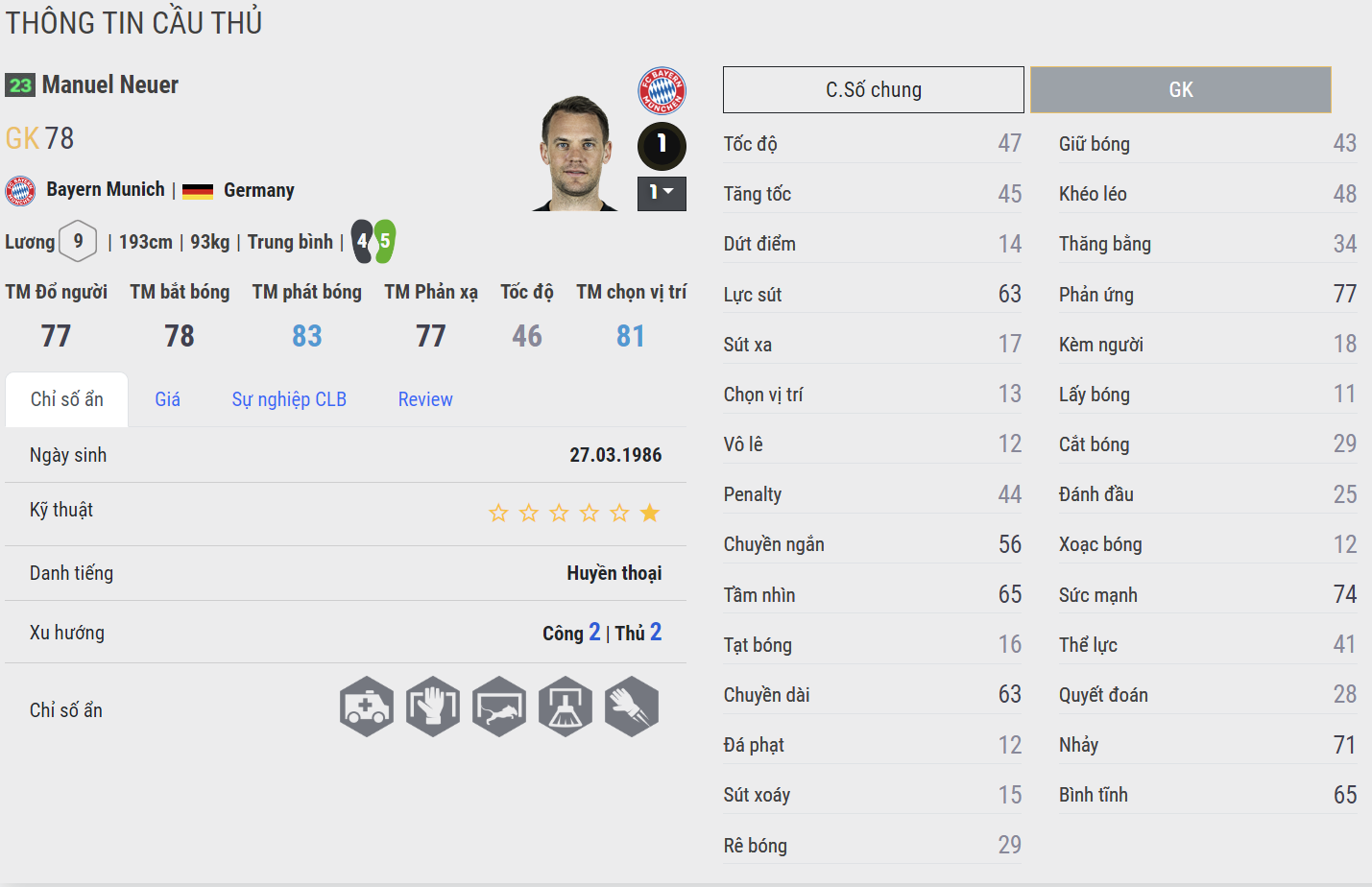Open the Review tab
1372x887 pixels.
tap(425, 399)
